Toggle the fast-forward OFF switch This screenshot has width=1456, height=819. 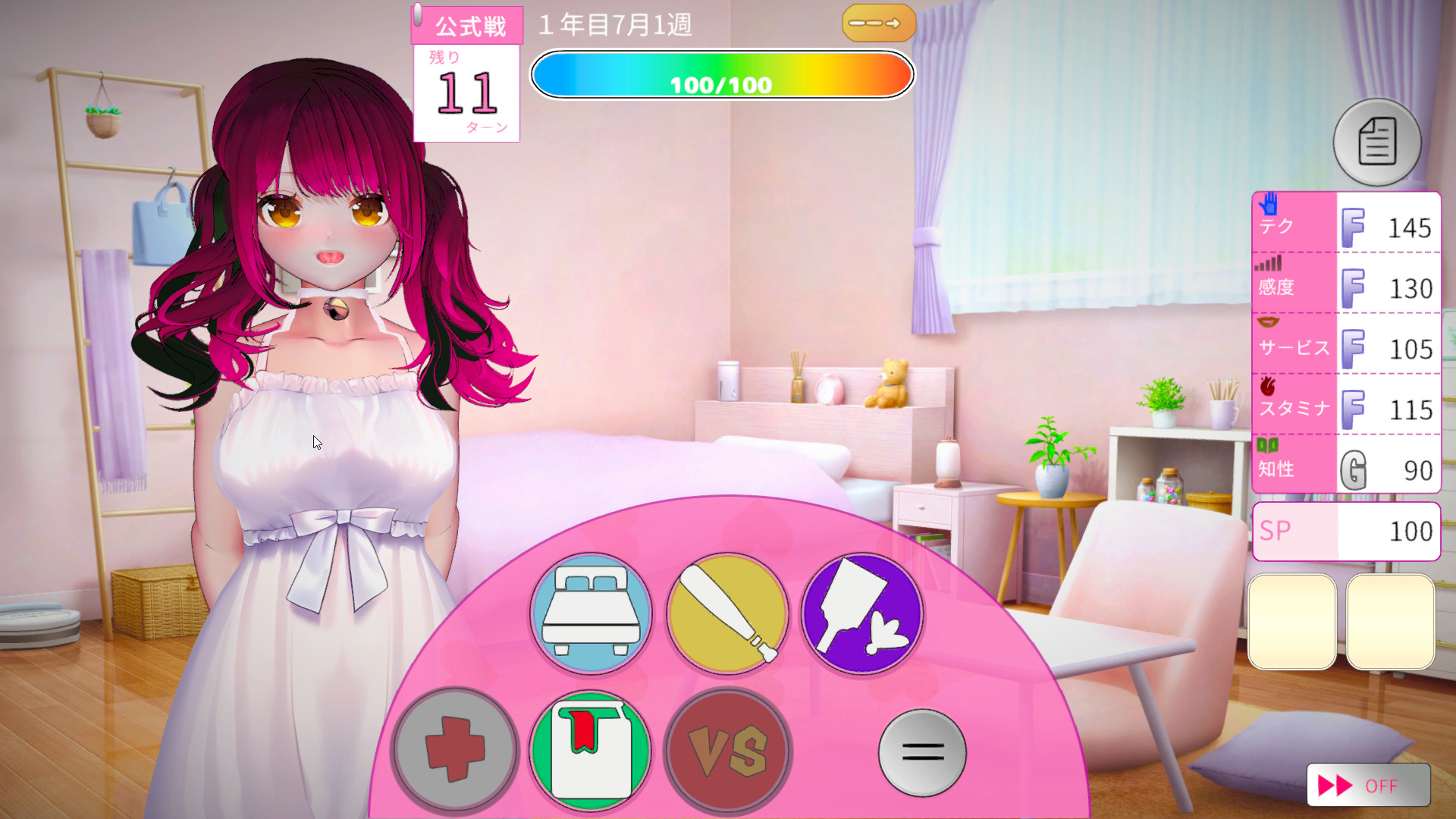[x=1368, y=786]
